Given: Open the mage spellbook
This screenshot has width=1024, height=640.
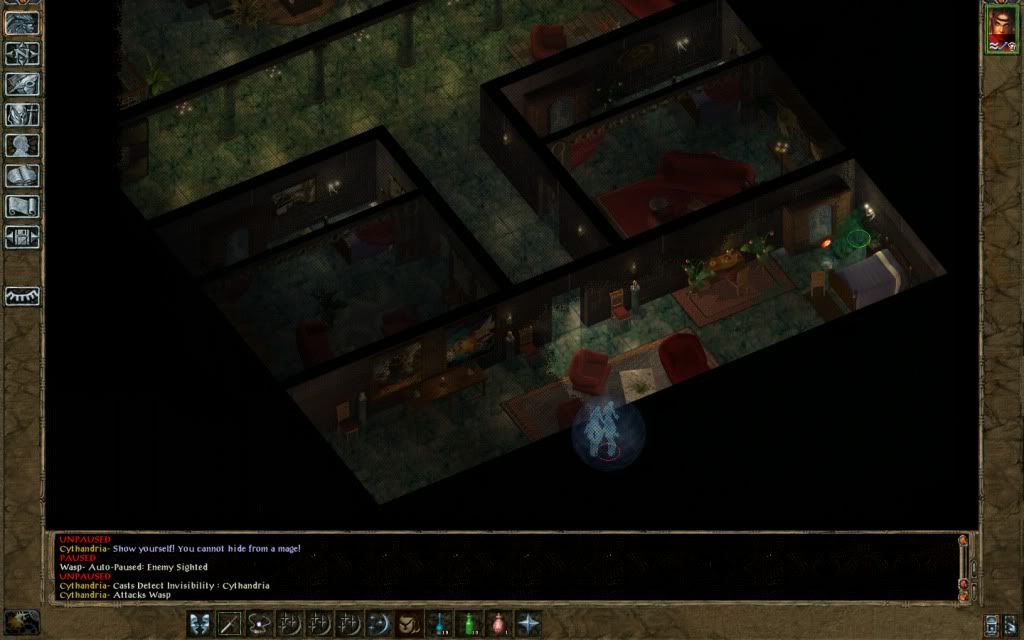Looking at the screenshot, I should tap(22, 177).
